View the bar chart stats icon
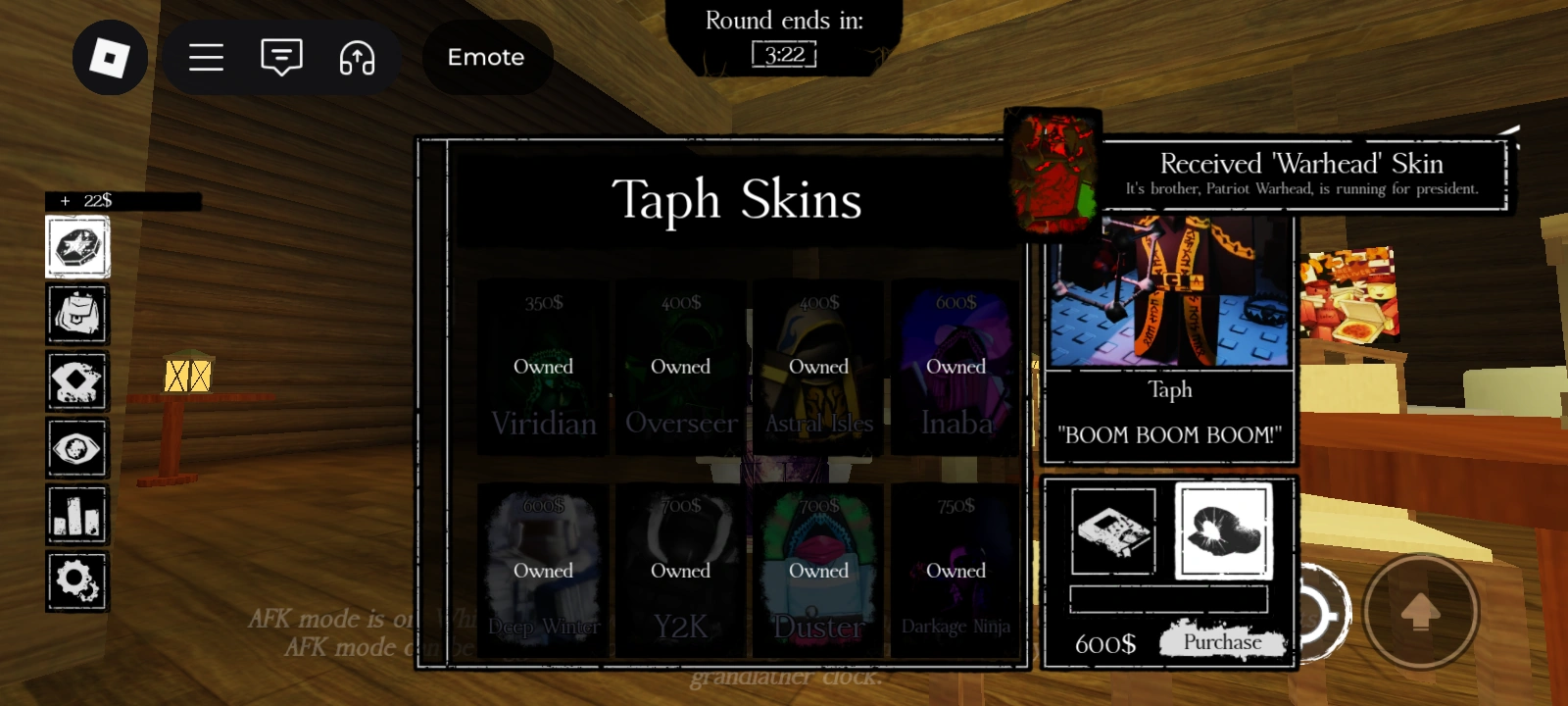This screenshot has height=706, width=1568. click(x=77, y=515)
